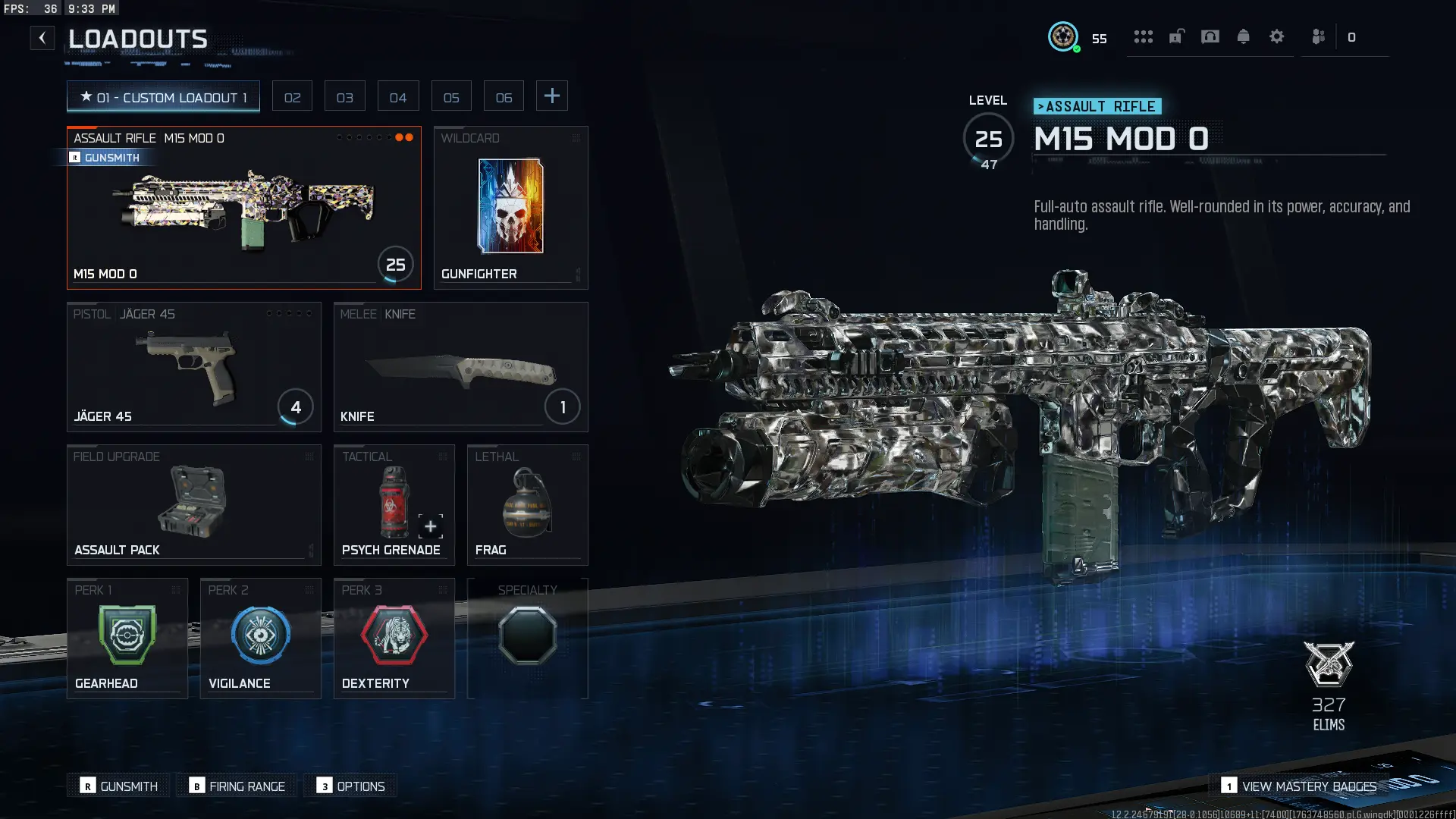Select the Vigilance perk icon
Screen dimensions: 1456x819
[x=260, y=635]
